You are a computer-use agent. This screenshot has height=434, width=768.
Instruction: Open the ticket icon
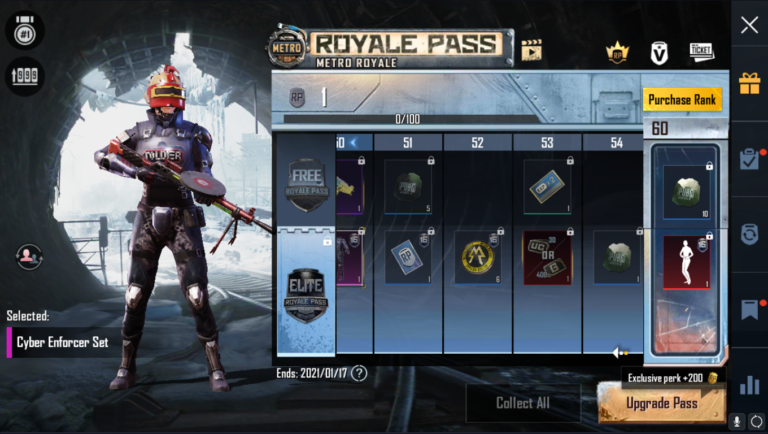tap(701, 51)
